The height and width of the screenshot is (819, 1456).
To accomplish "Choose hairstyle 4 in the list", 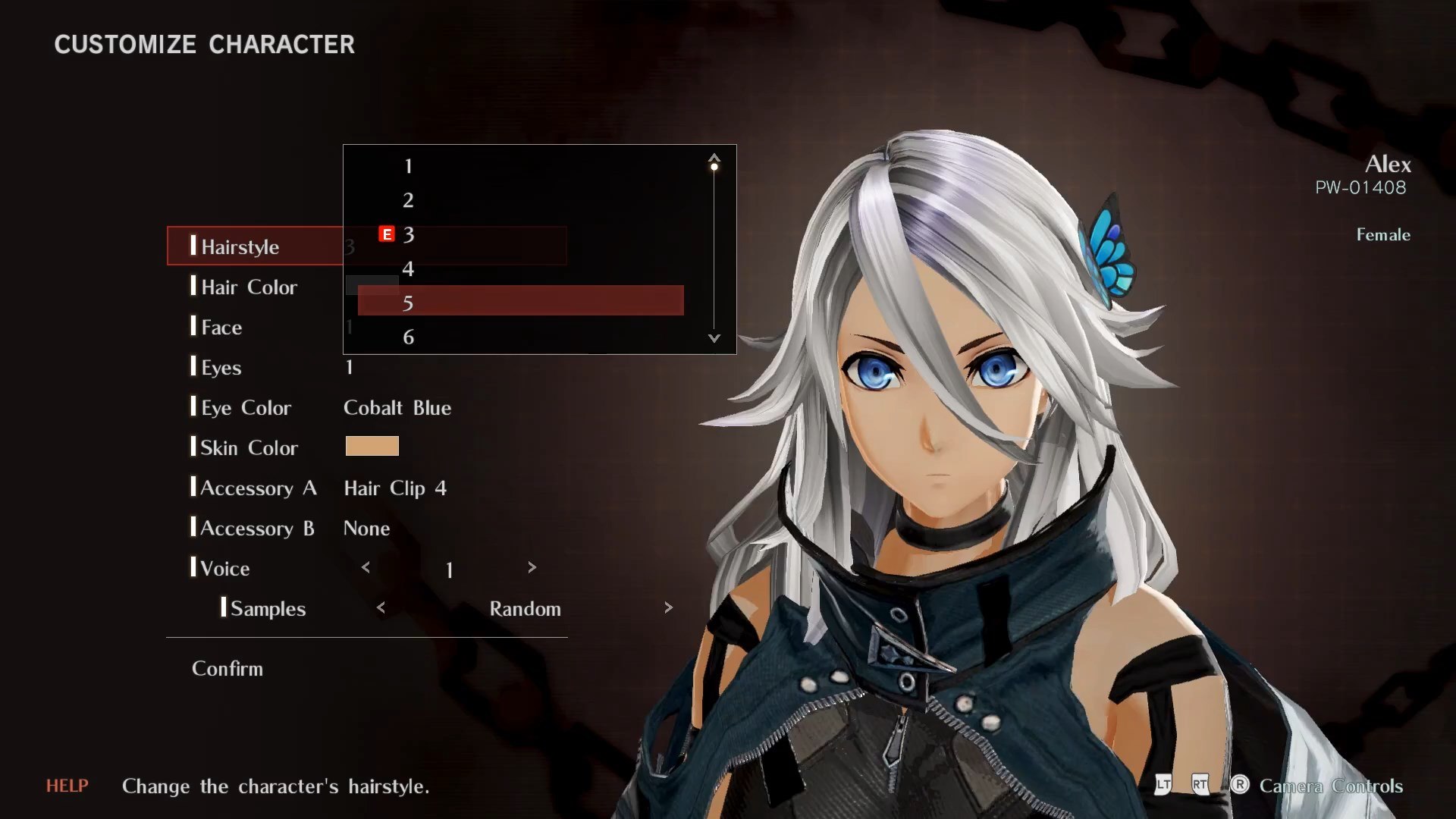I will tap(408, 268).
